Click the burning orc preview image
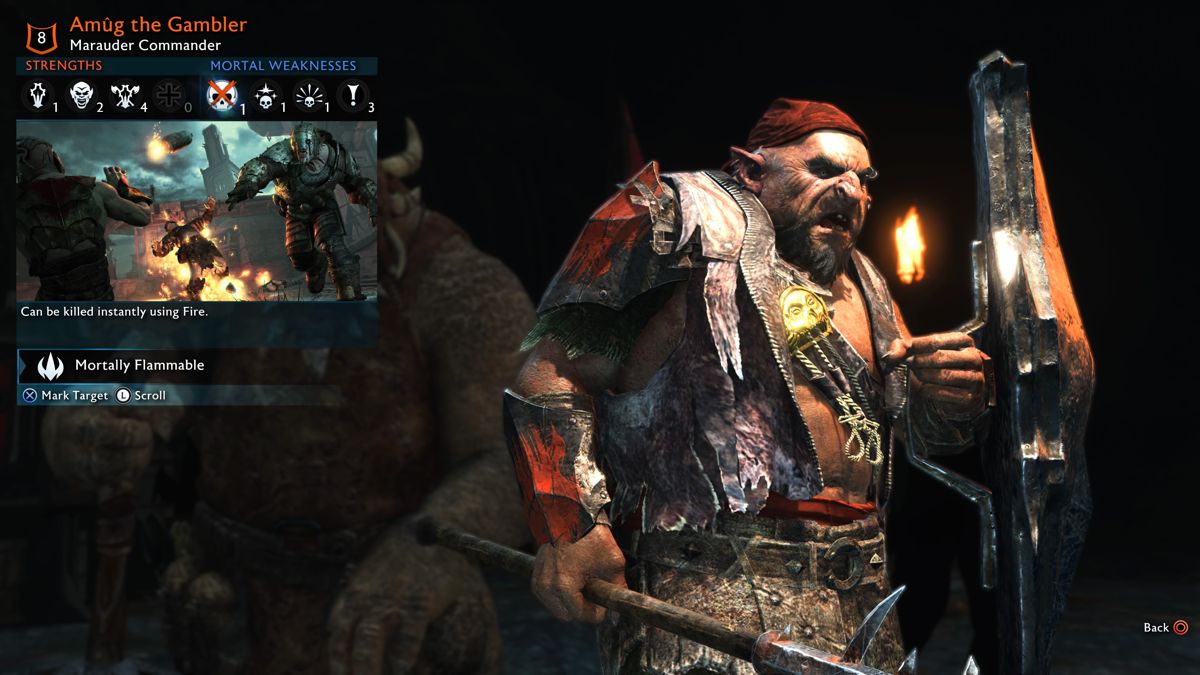 tap(197, 210)
